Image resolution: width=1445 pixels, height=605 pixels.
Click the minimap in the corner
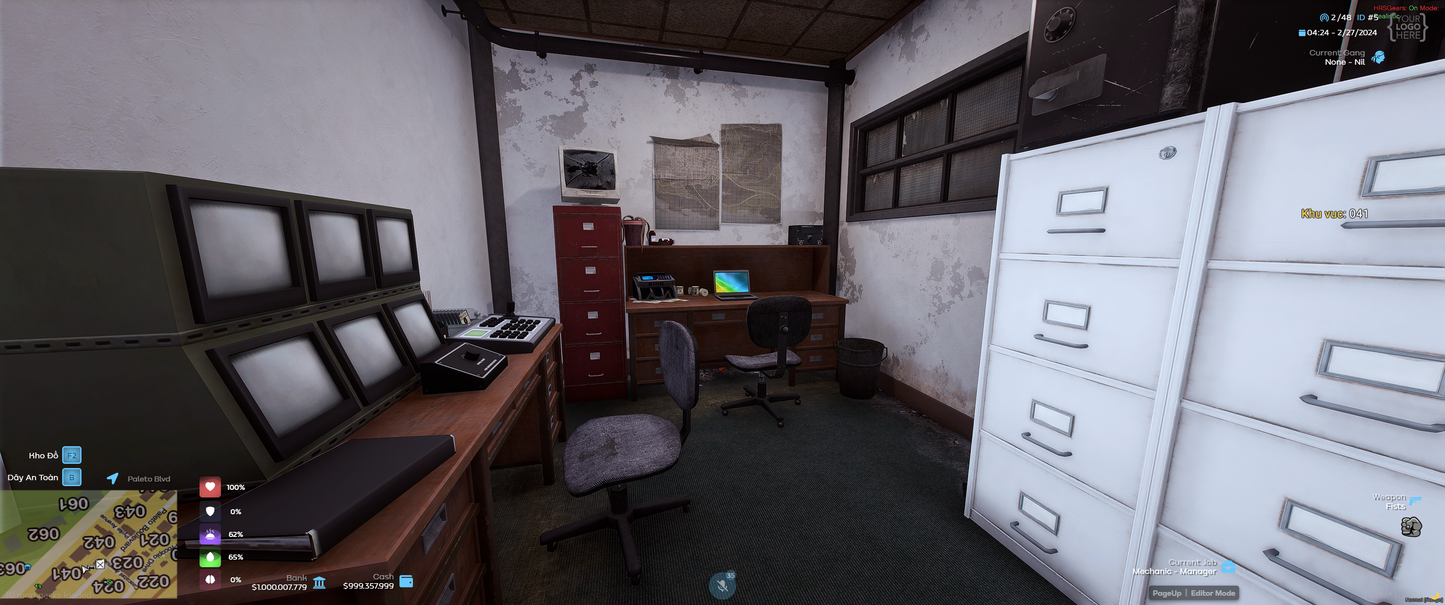[x=88, y=544]
